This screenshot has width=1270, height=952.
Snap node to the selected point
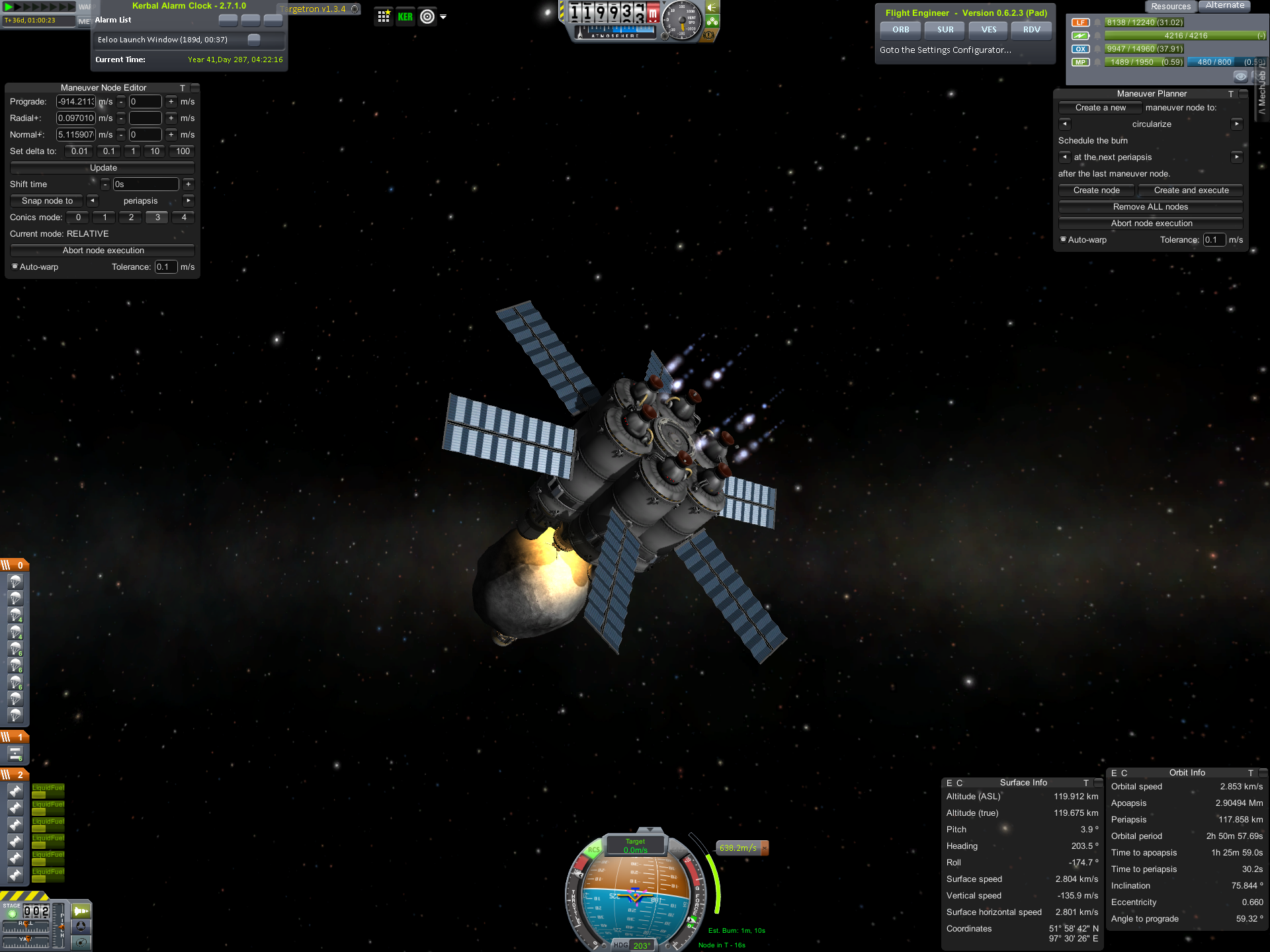(47, 201)
